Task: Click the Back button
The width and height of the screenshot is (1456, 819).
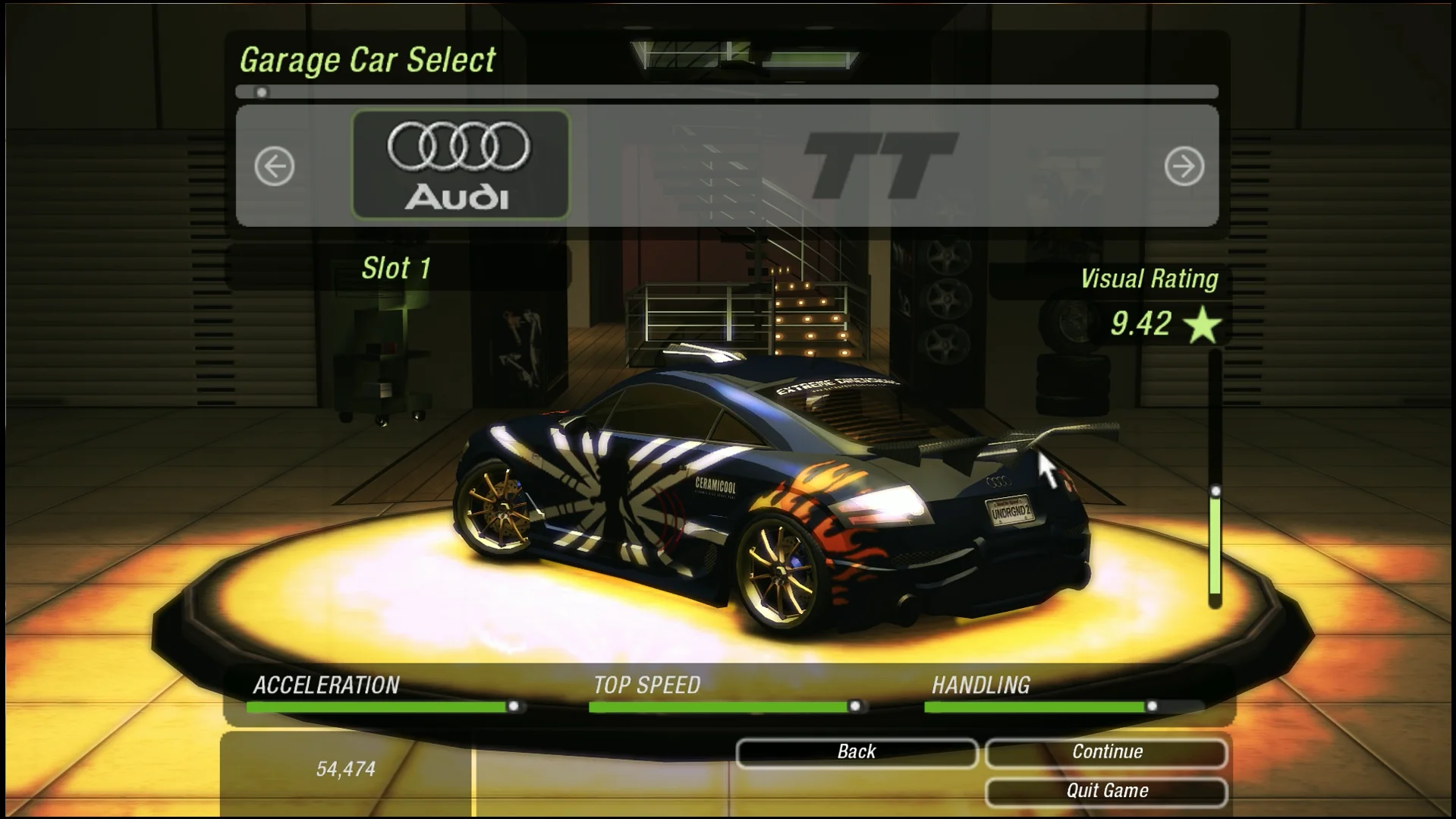Action: click(x=856, y=752)
